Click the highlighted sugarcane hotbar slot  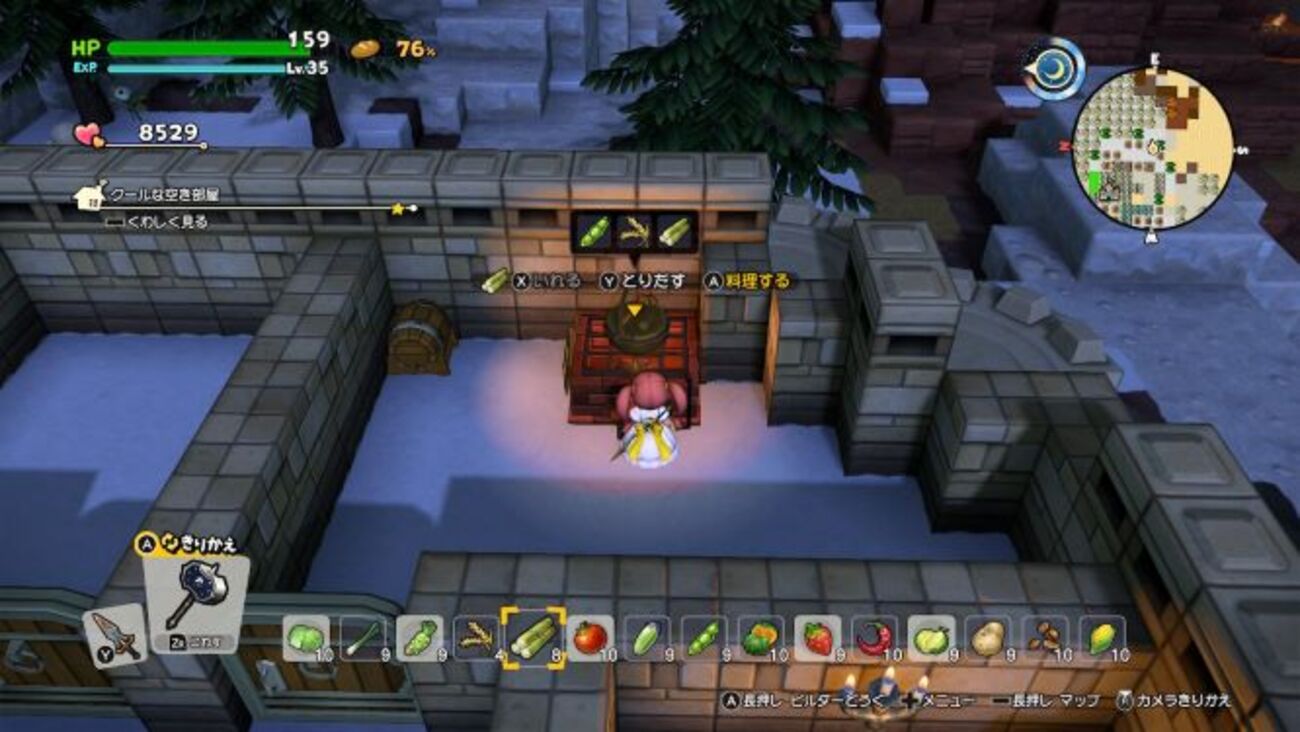(533, 637)
